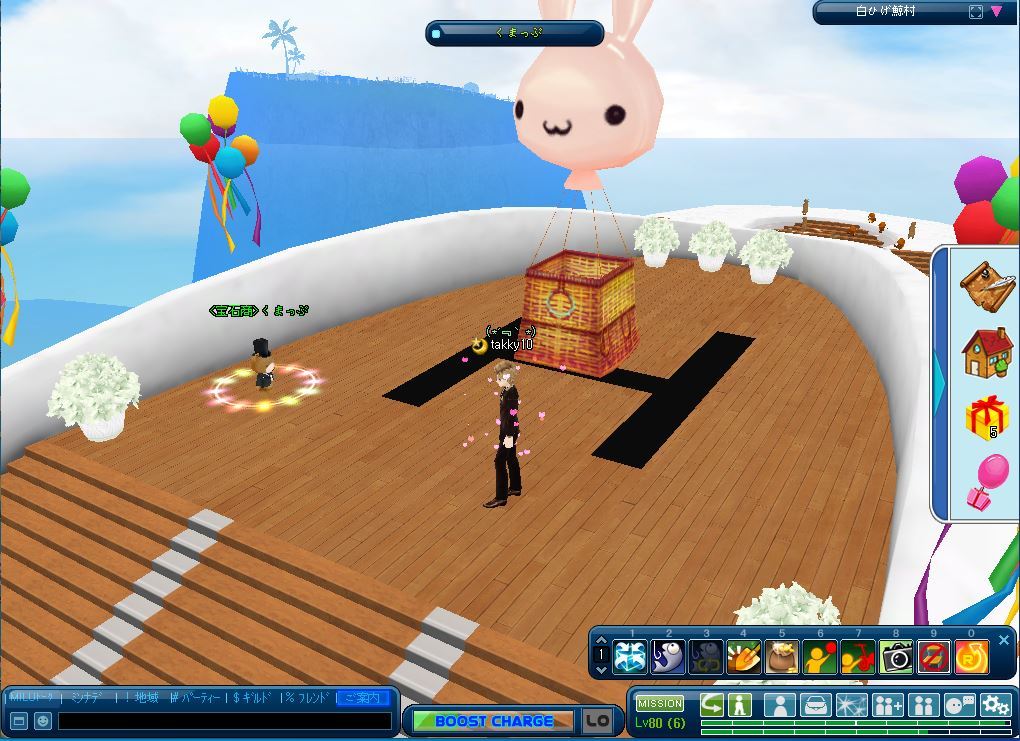The image size is (1020, 741).
Task: Select the gold coin bag hotbar slot
Action: pos(781,657)
